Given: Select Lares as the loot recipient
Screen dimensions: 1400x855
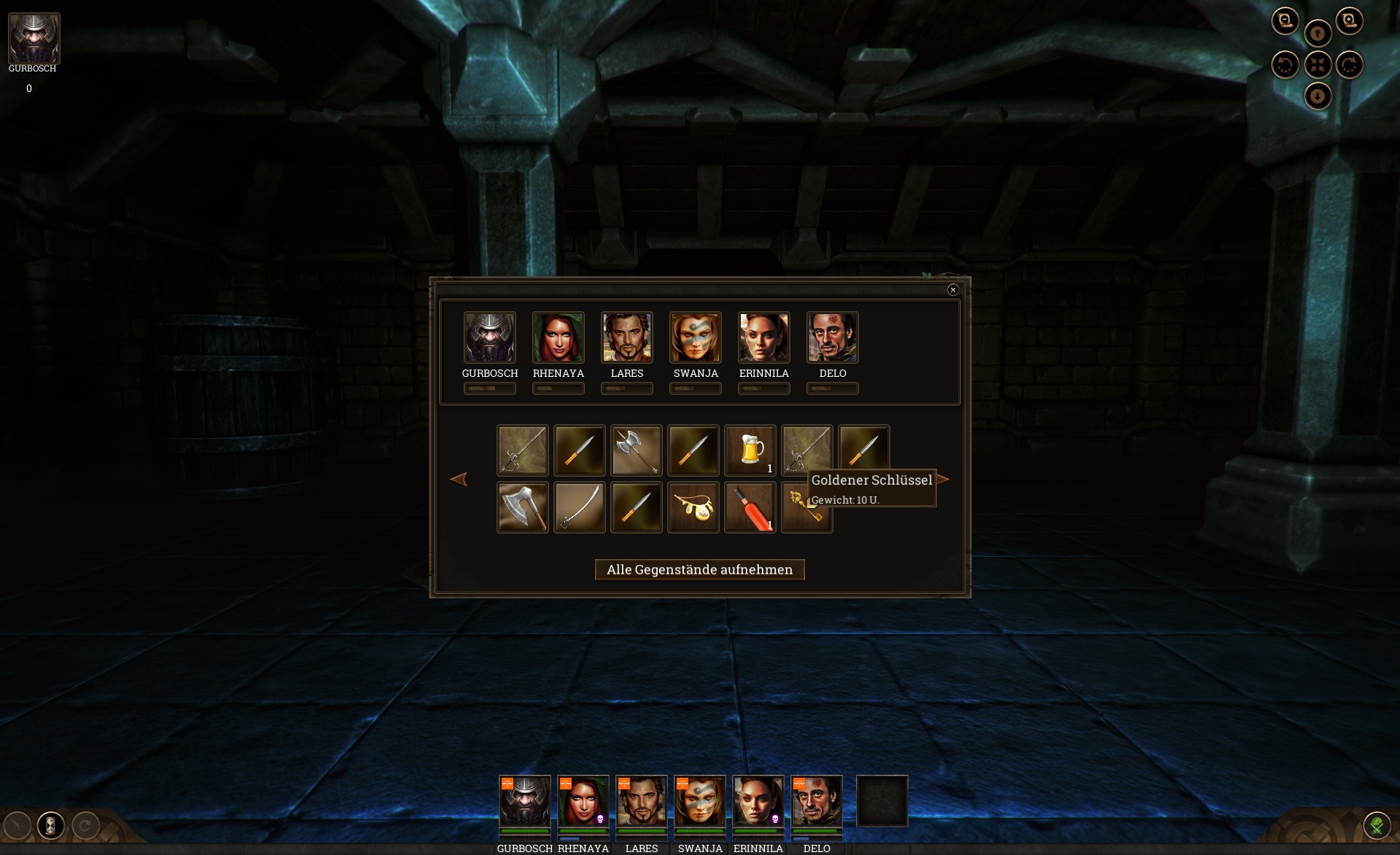Looking at the screenshot, I should [626, 337].
